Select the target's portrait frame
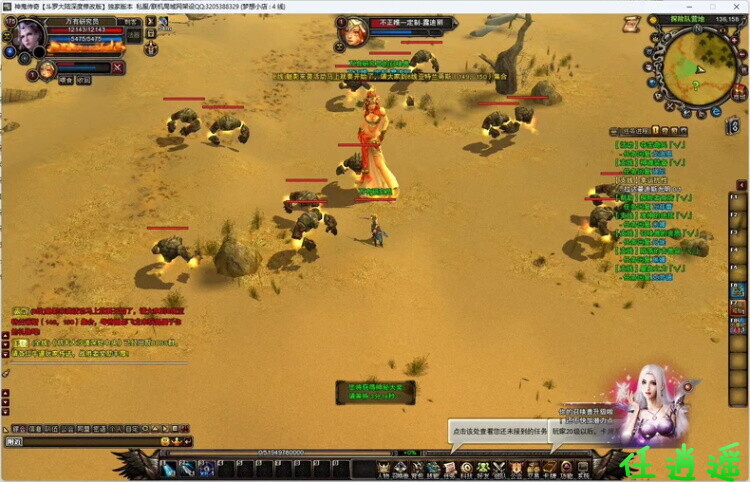750x482 pixels. tap(352, 32)
